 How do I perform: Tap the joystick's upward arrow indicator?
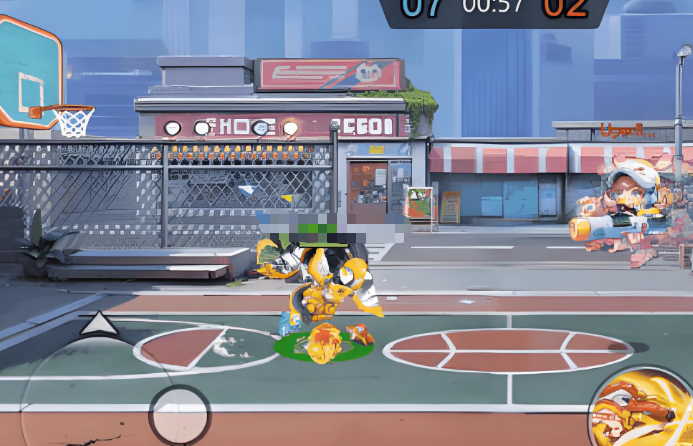point(98,323)
